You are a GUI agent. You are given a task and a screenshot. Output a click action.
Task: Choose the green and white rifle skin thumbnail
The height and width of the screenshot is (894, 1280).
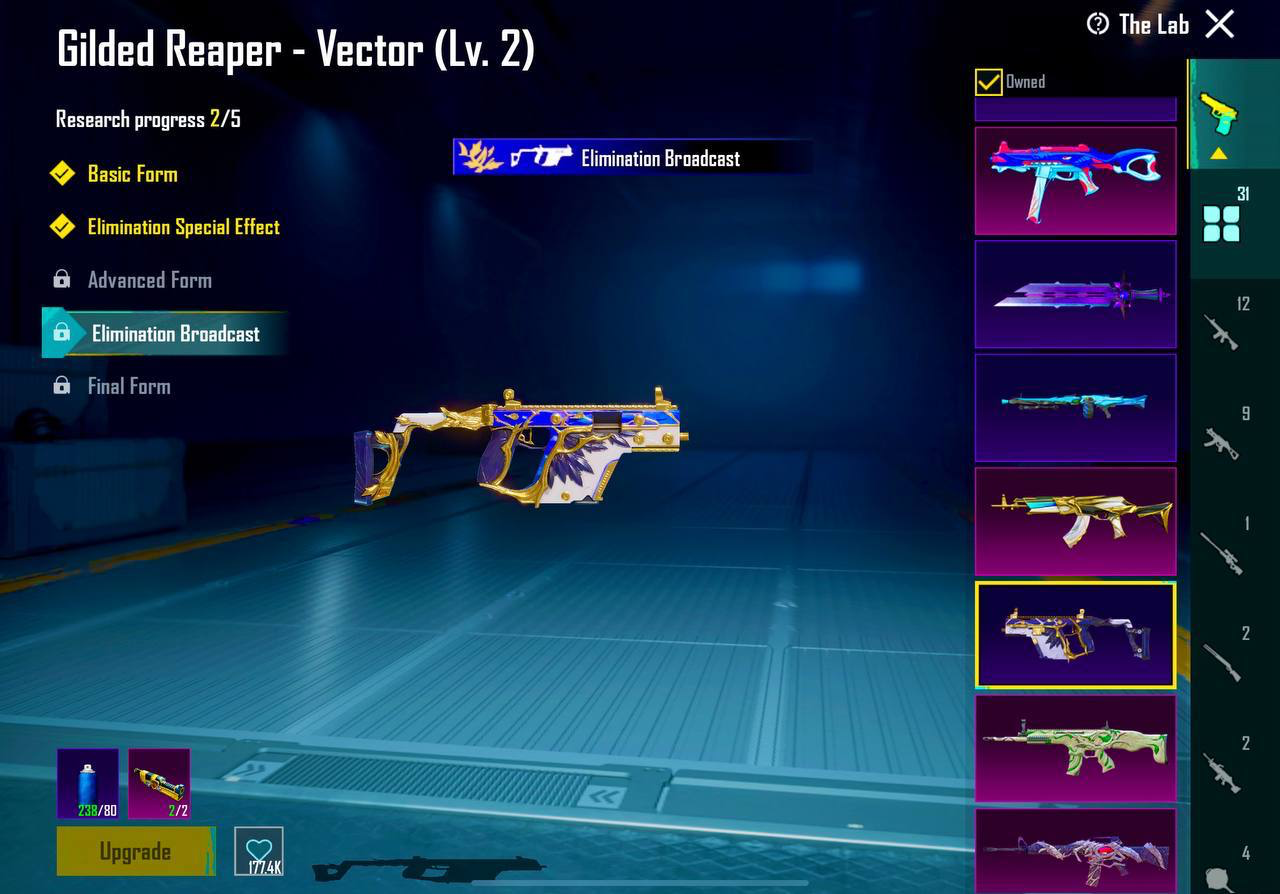click(1075, 748)
